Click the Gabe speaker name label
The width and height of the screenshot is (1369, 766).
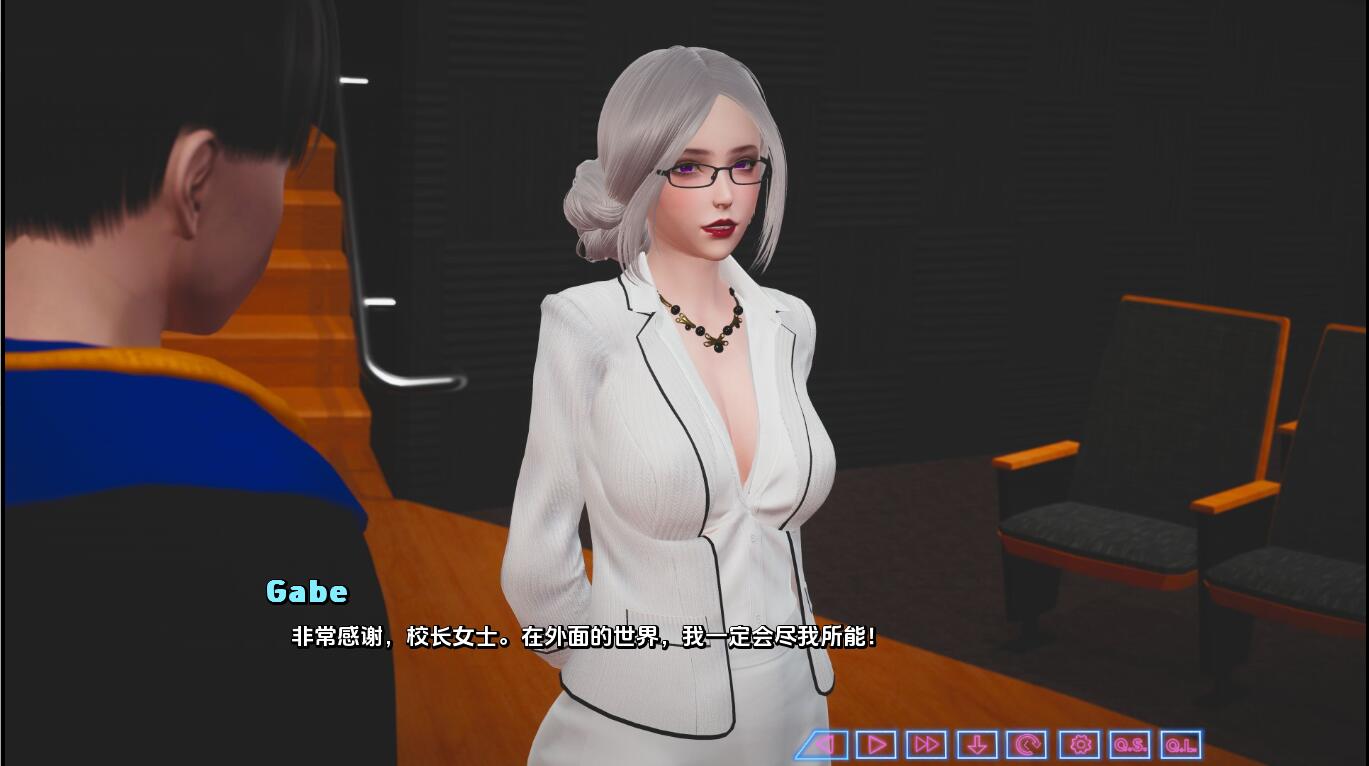305,592
